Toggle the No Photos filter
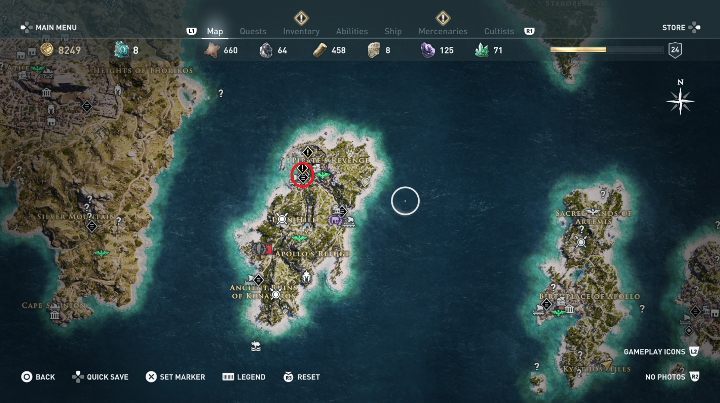The image size is (720, 403). [x=669, y=377]
